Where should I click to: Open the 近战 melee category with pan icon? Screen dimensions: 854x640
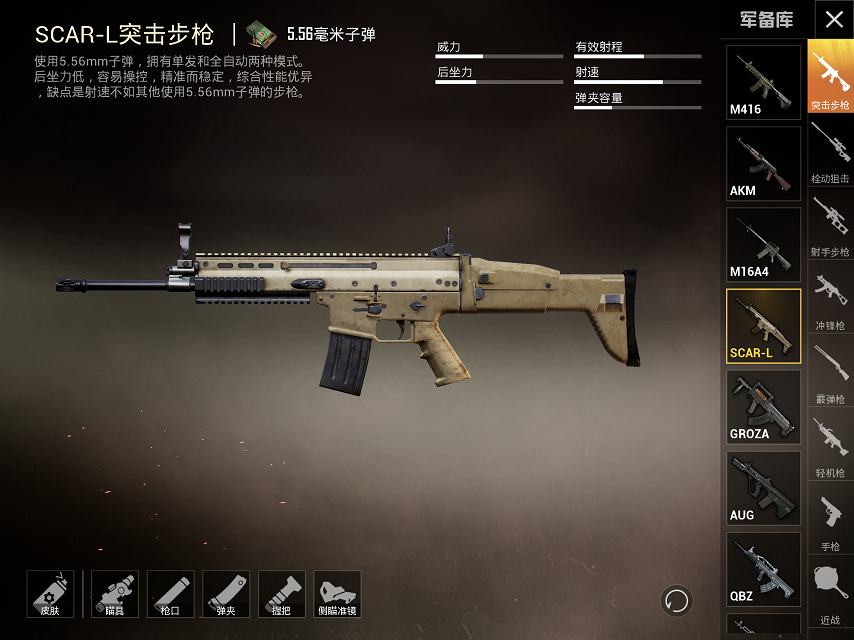point(830,593)
